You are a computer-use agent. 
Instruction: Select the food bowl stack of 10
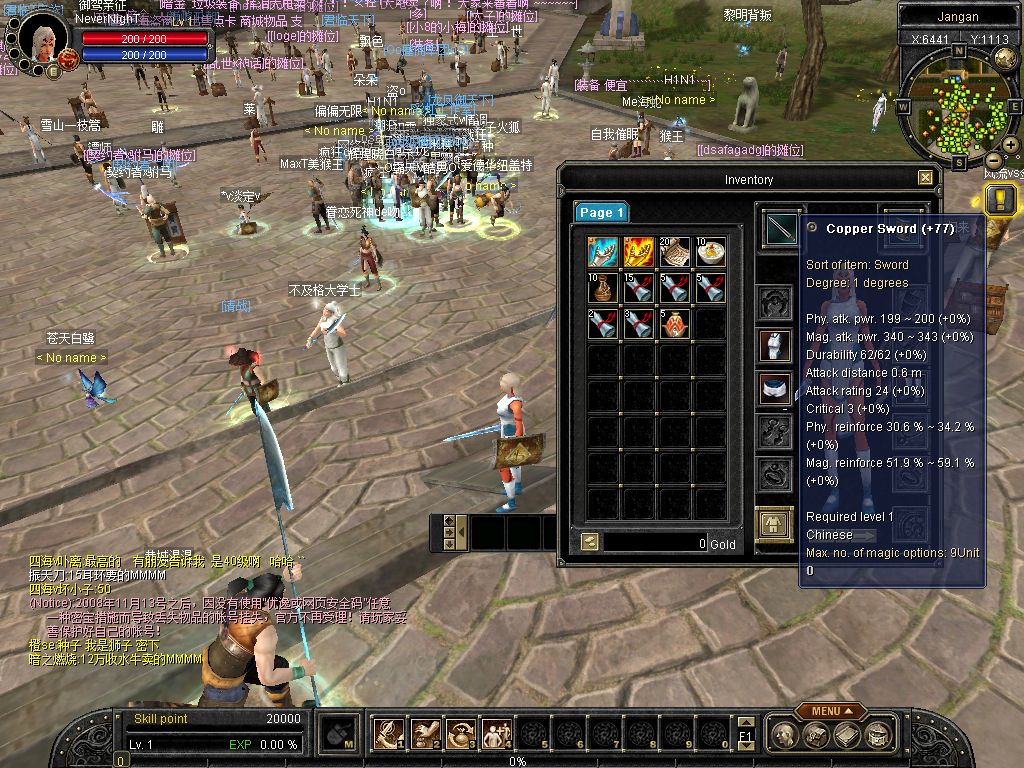click(x=711, y=252)
